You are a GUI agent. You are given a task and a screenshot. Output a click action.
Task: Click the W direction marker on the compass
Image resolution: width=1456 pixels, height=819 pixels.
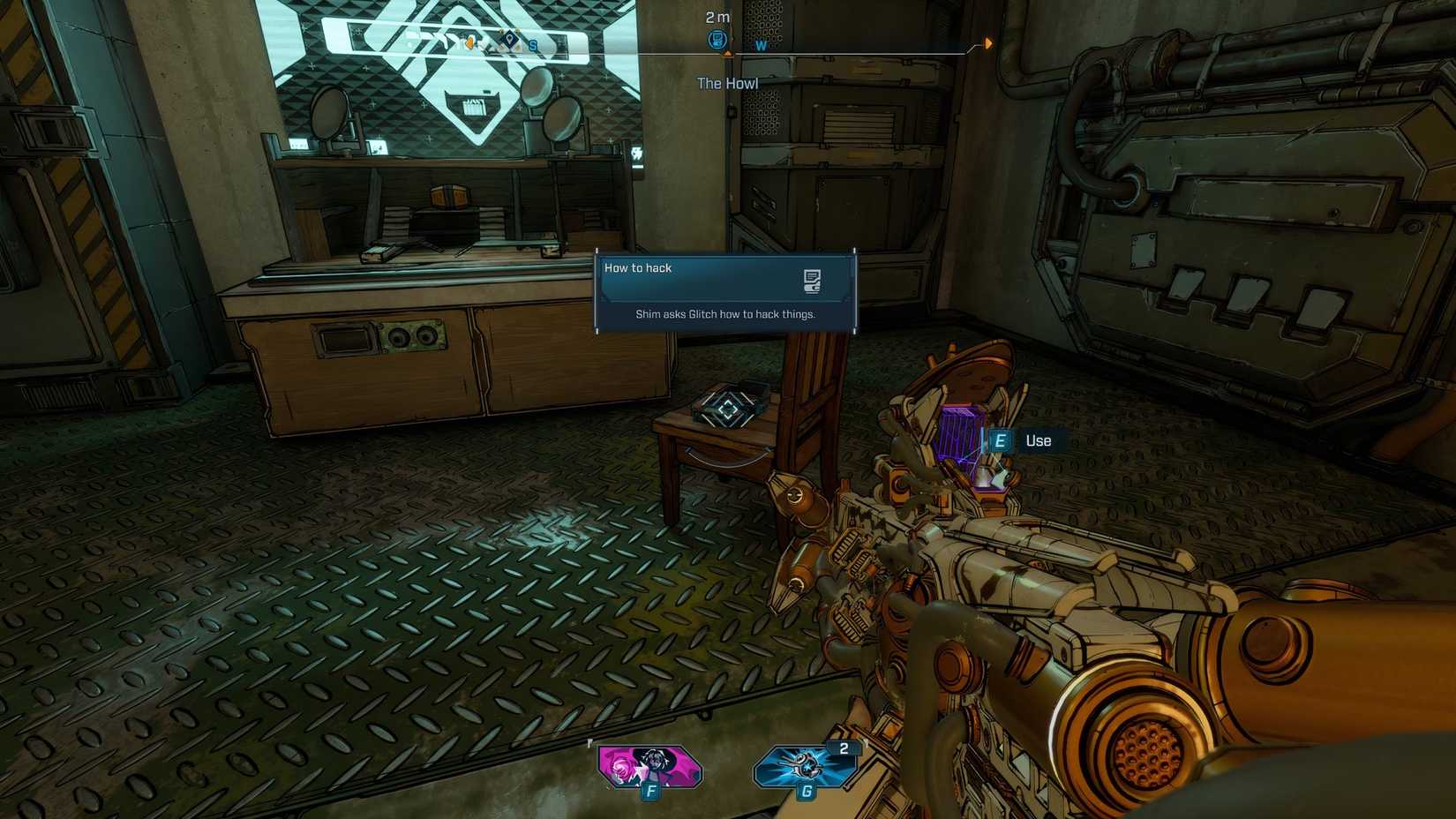coord(761,45)
